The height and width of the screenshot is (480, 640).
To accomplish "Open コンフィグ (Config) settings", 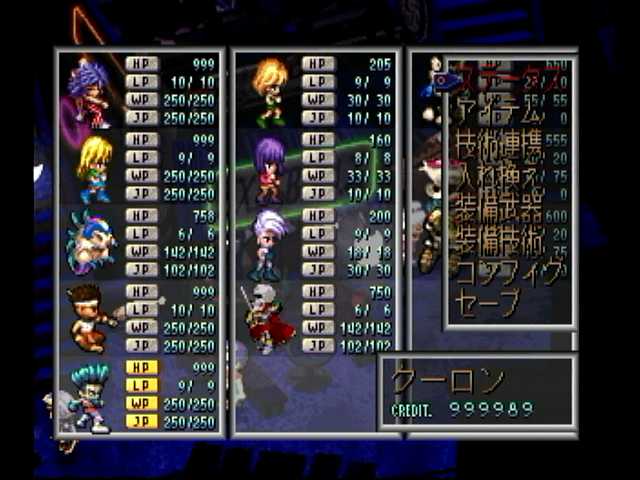I will pyautogui.click(x=503, y=272).
